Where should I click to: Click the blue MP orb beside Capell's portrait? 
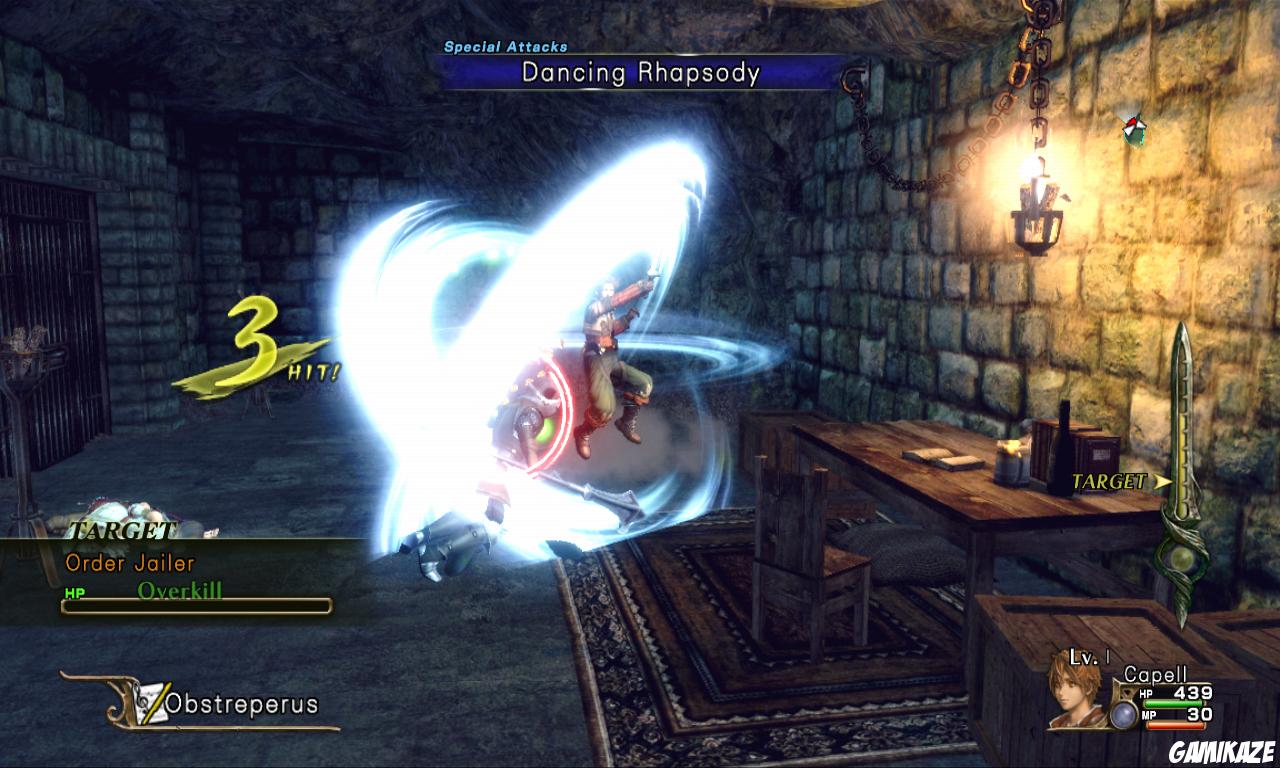(x=1123, y=716)
